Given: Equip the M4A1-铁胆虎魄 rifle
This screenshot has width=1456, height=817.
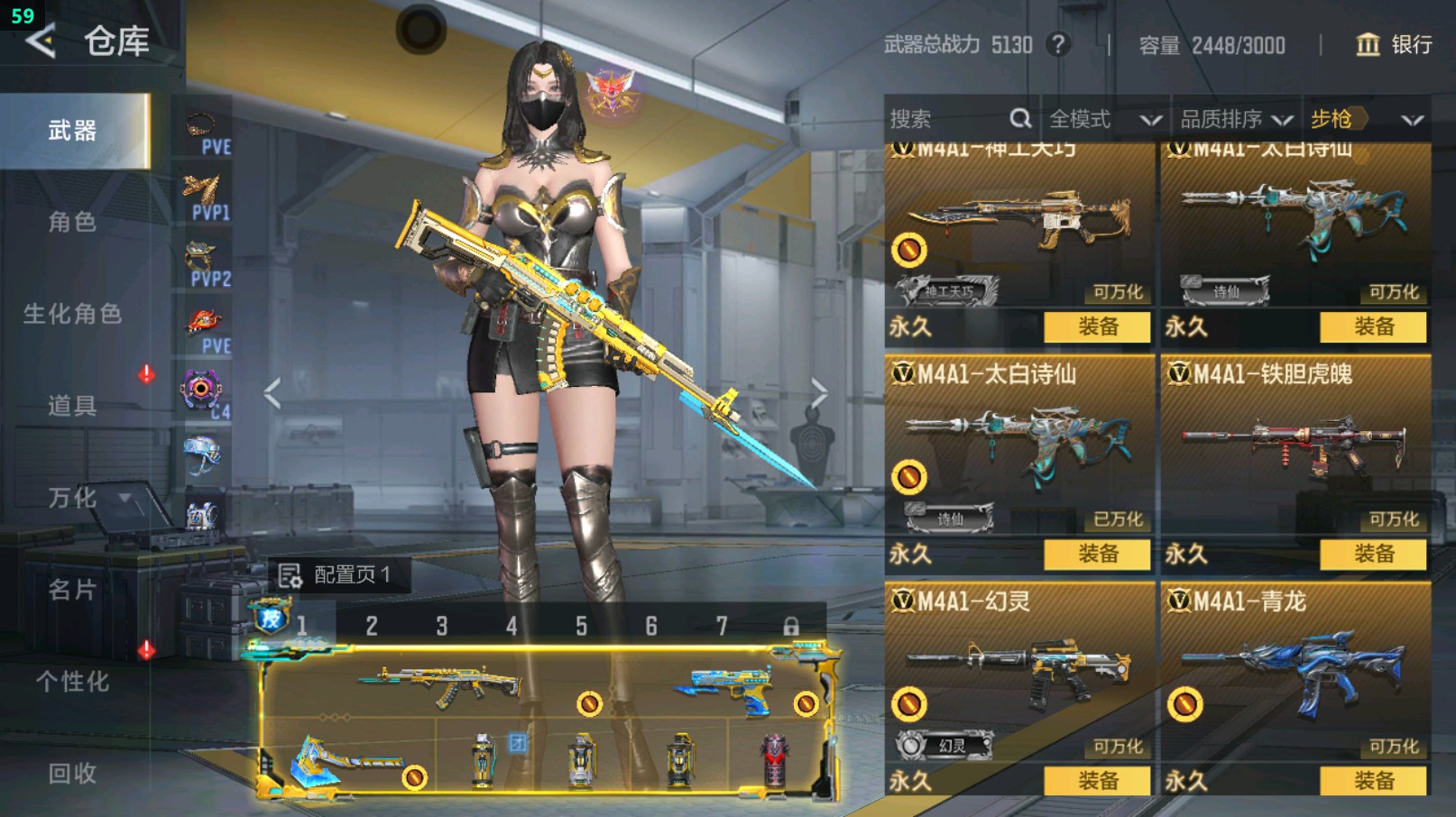Looking at the screenshot, I should point(1373,554).
